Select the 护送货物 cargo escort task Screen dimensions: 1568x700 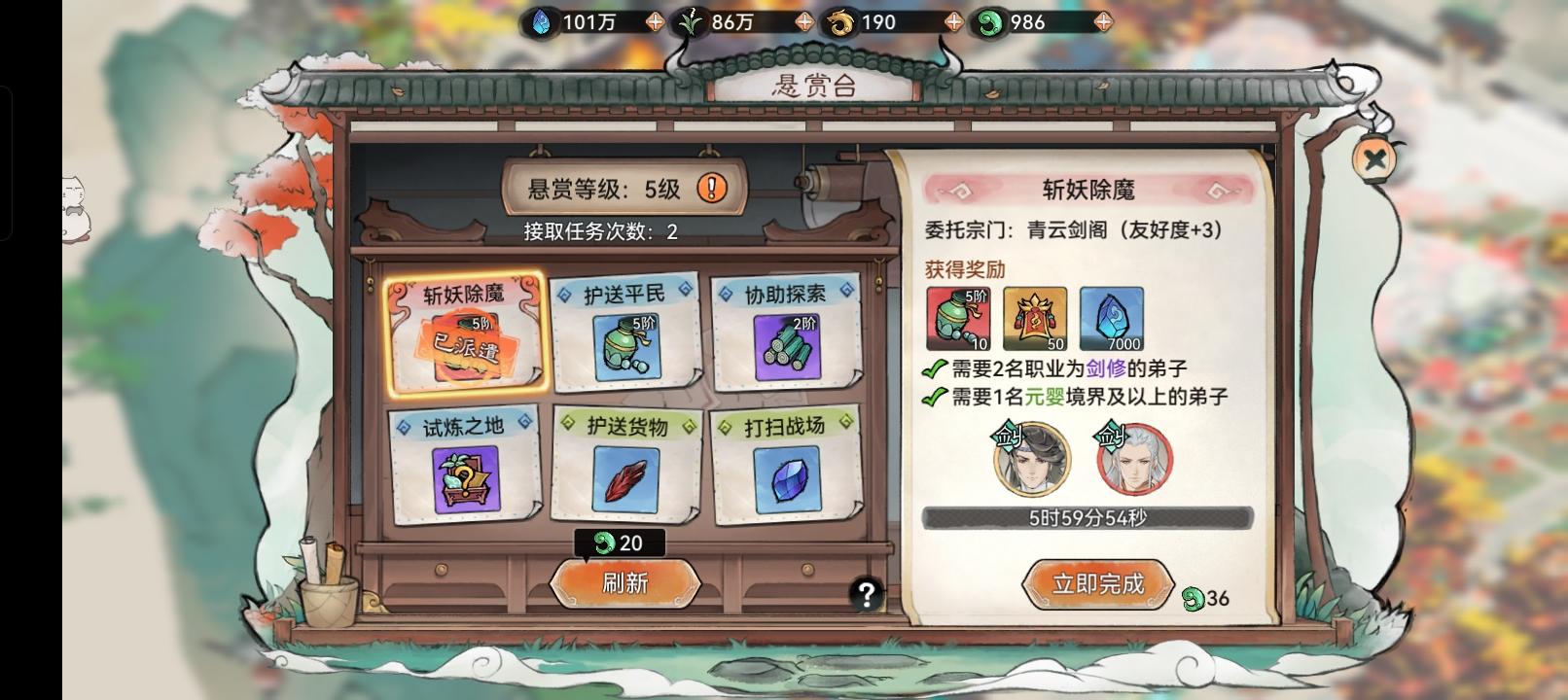coord(625,467)
